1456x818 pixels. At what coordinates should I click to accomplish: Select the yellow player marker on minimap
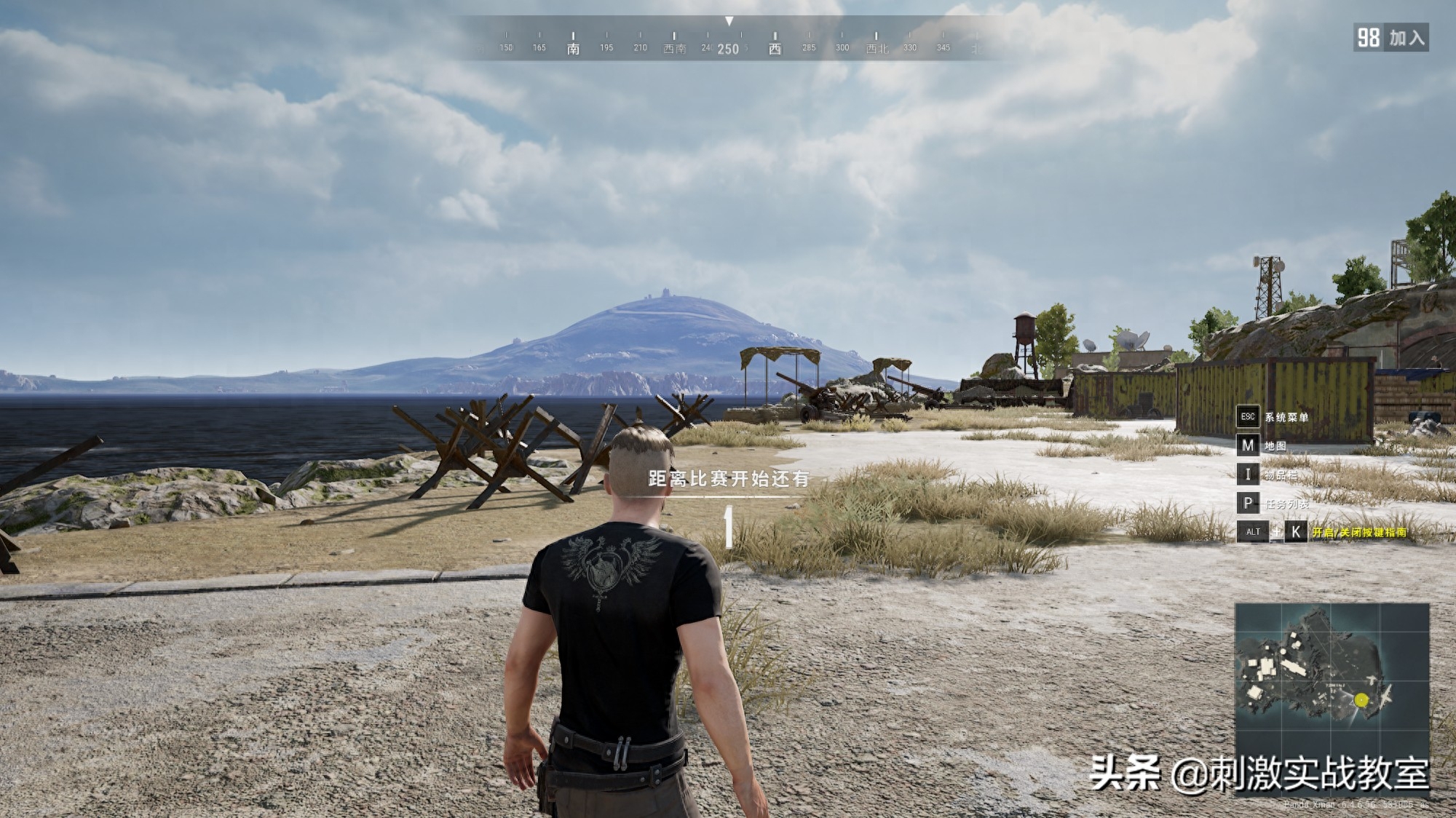1361,700
